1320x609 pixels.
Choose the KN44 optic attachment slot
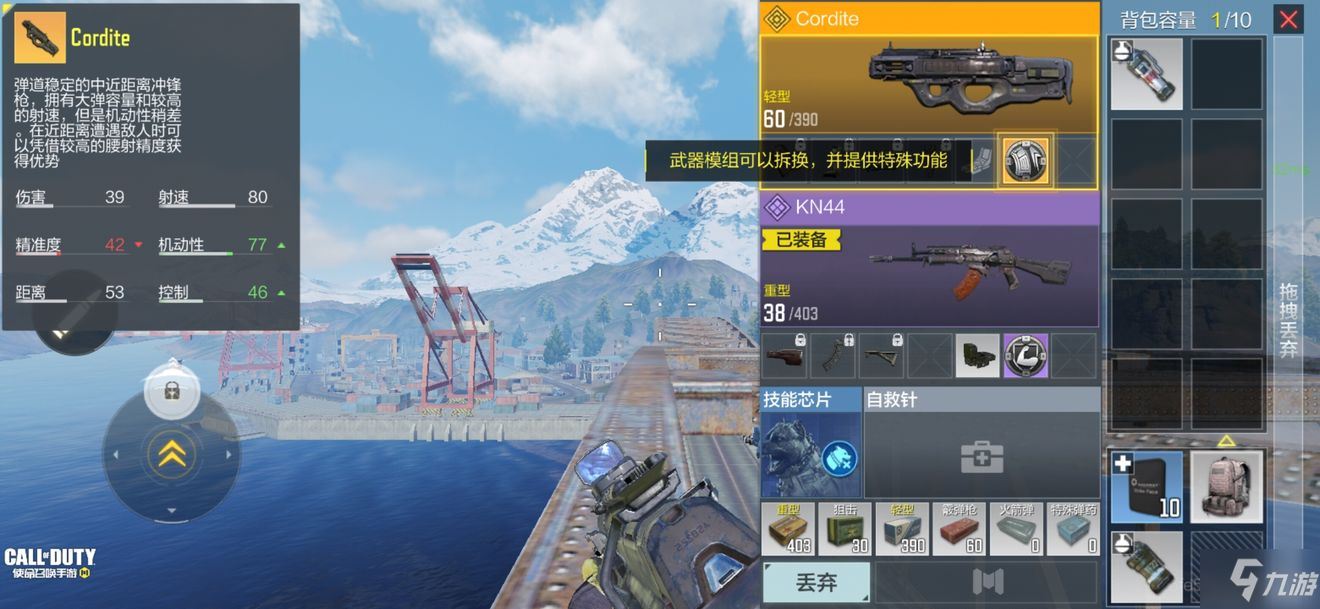(976, 356)
